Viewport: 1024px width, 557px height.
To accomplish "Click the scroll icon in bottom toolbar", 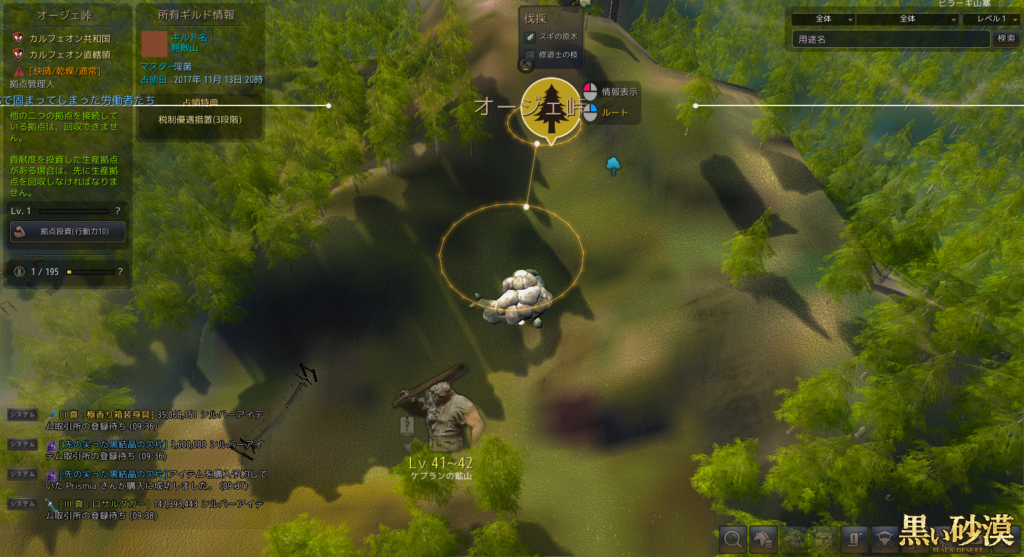I will pos(857,539).
